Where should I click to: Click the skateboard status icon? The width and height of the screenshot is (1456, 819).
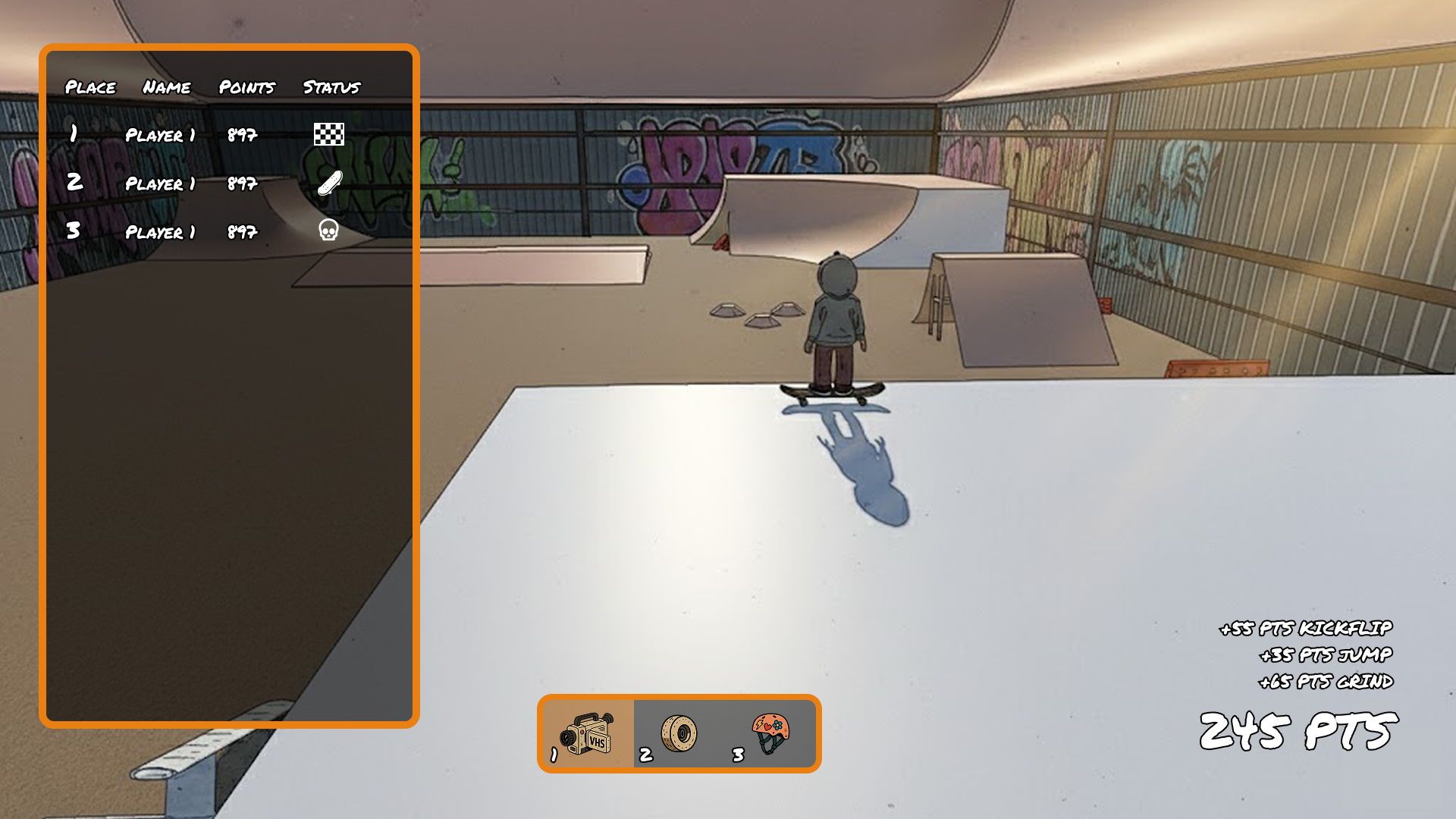click(330, 183)
